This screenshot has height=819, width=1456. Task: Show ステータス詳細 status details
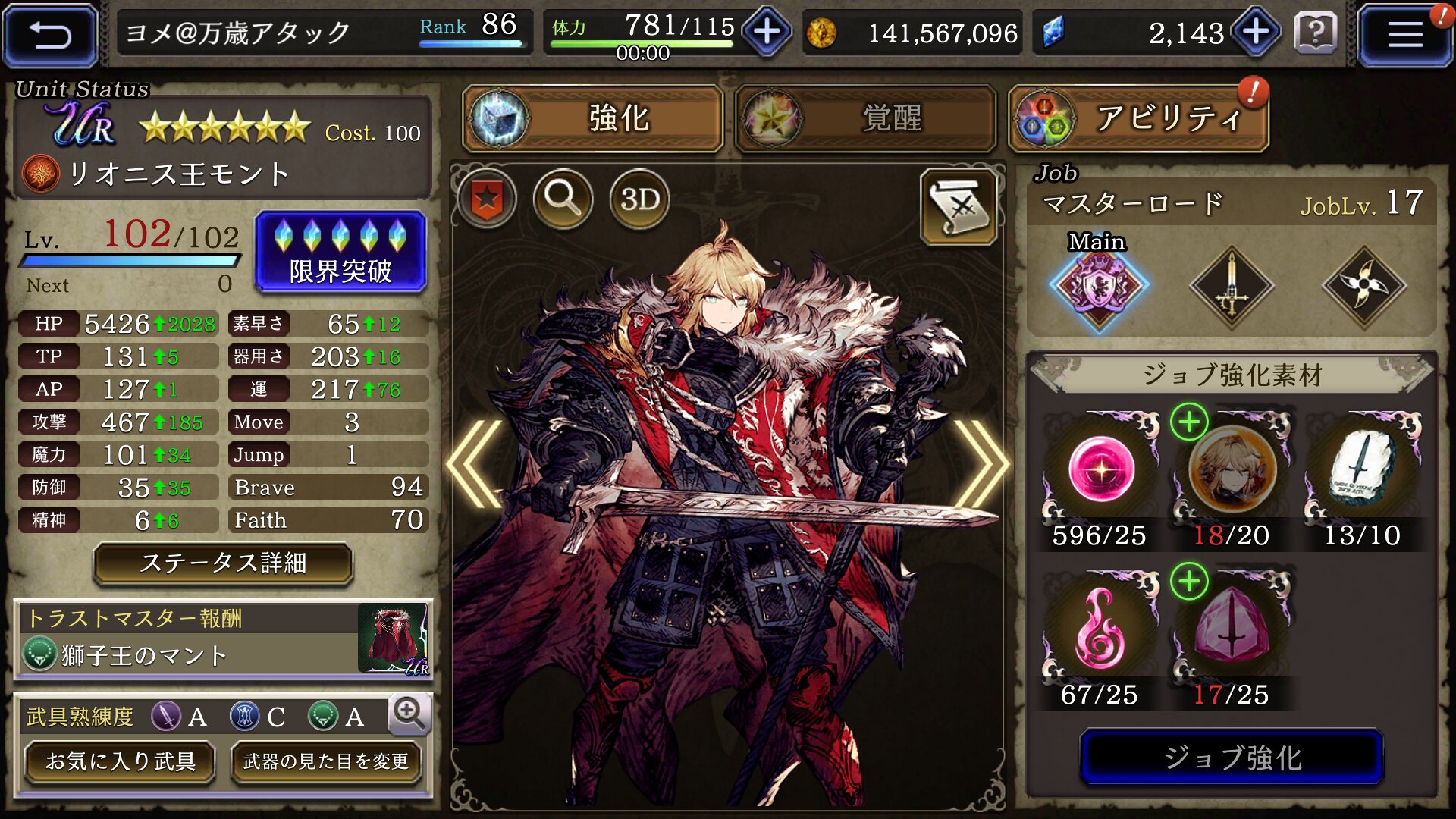point(223,563)
